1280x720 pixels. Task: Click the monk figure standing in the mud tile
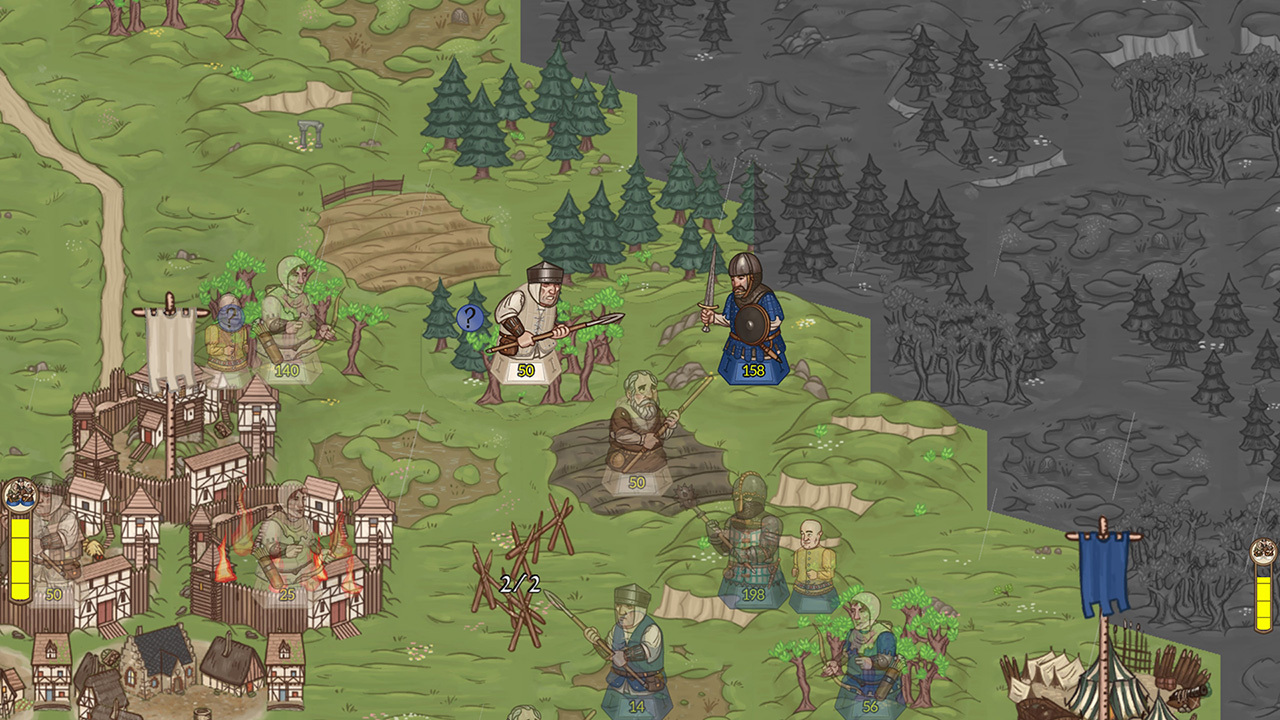[x=640, y=430]
